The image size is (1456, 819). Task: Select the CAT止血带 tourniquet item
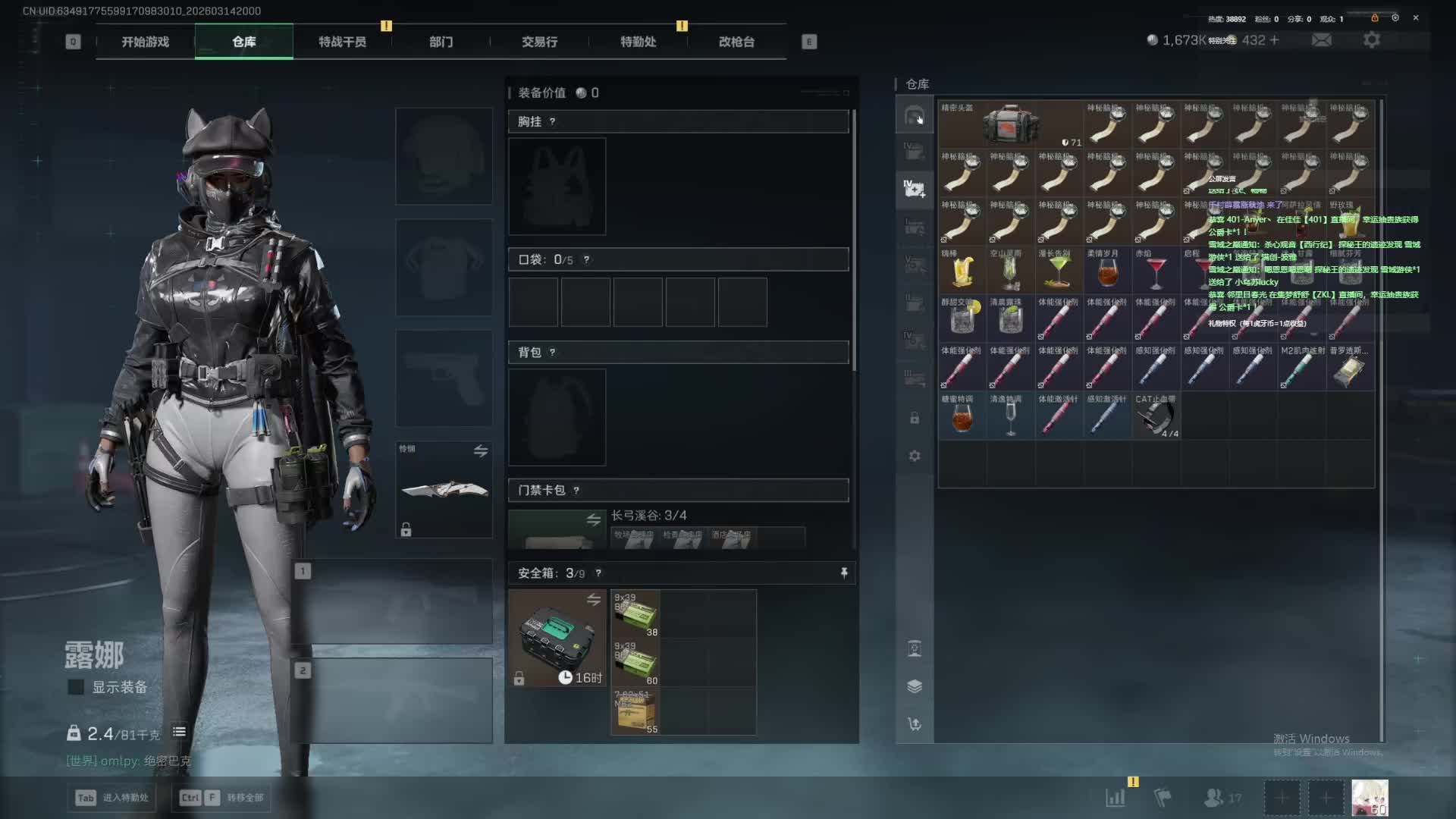(1156, 416)
